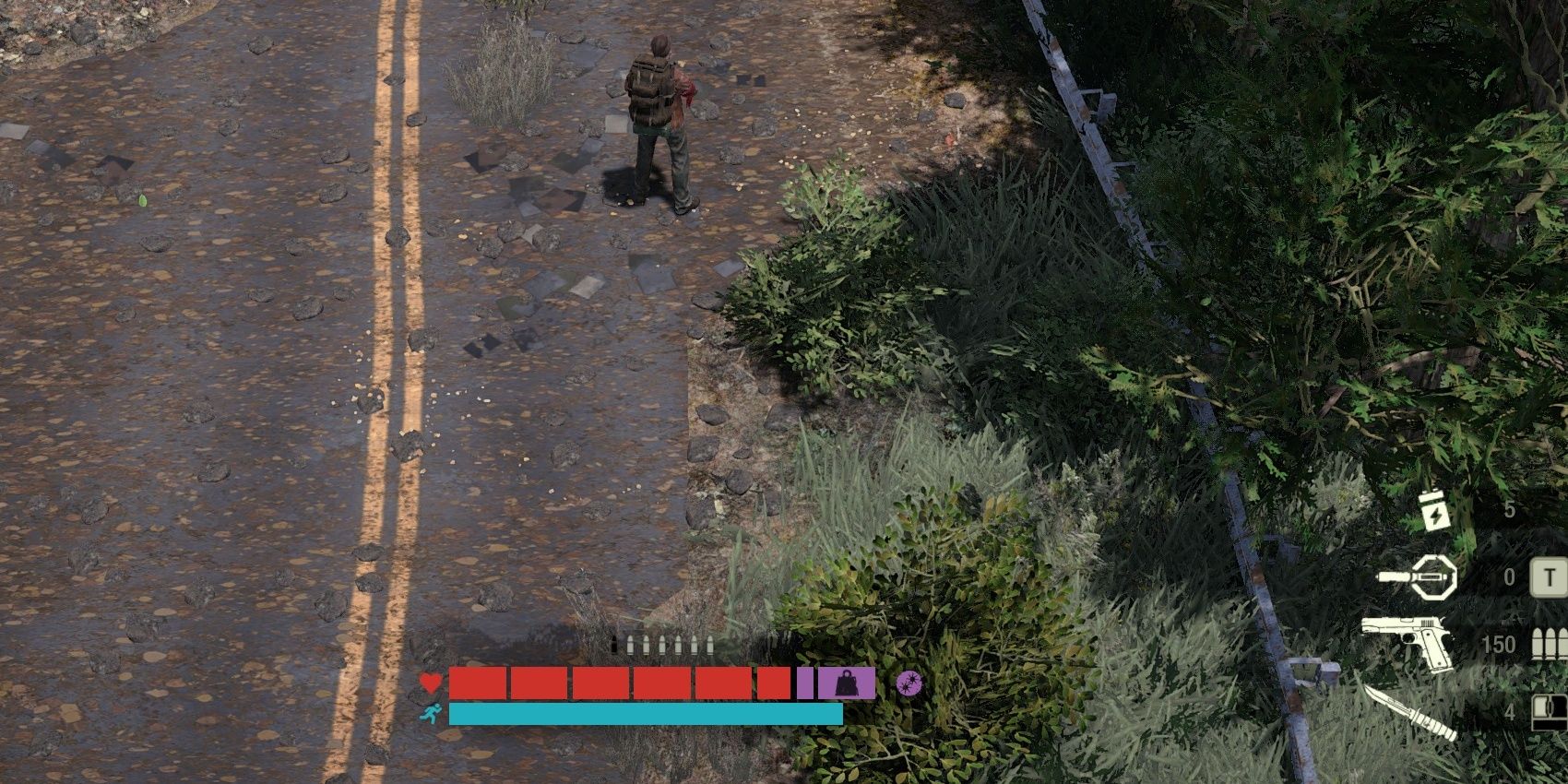Click the throwable count reading 0
1568x784 pixels.
1512,575
